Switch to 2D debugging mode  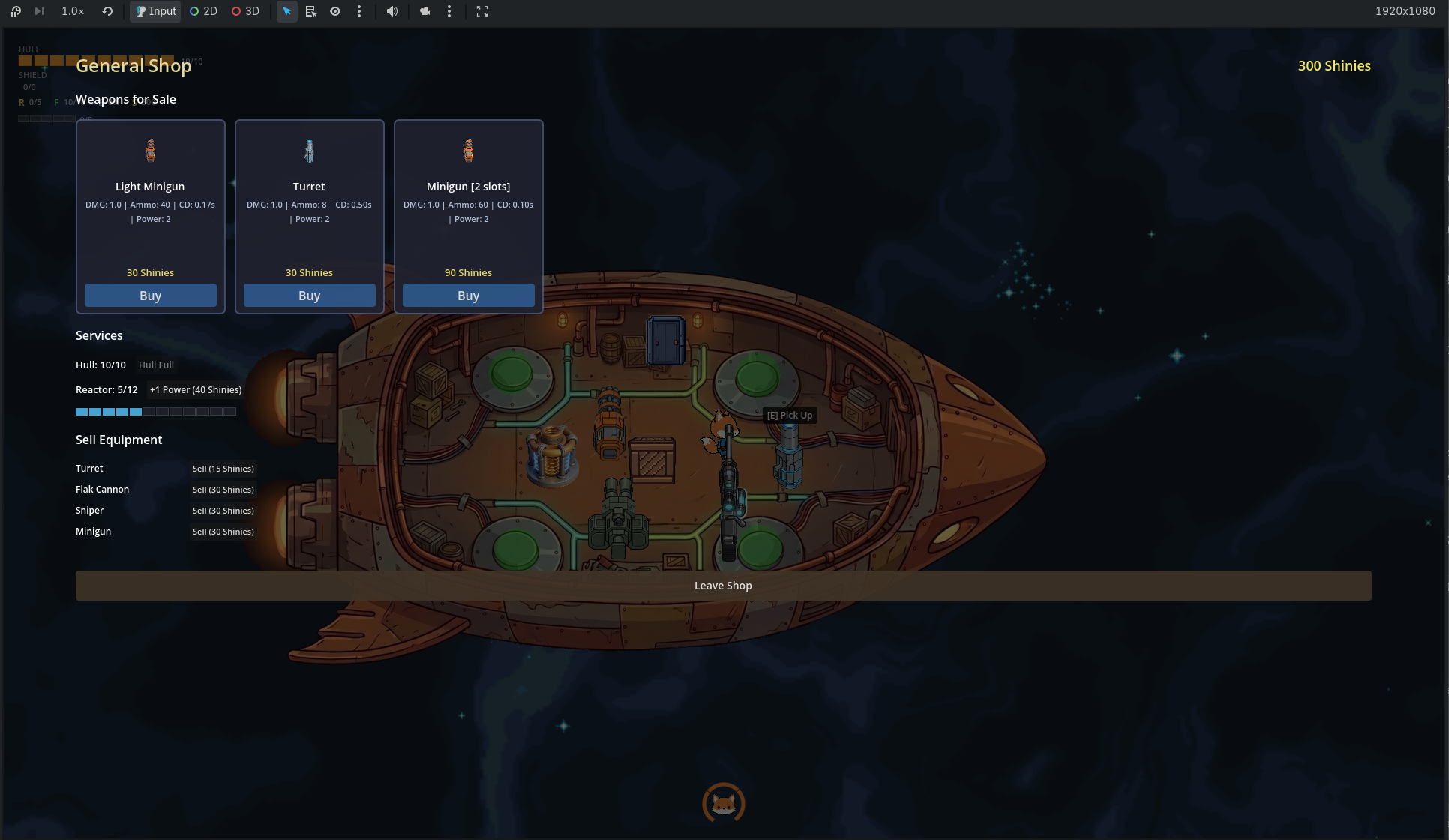click(x=202, y=11)
